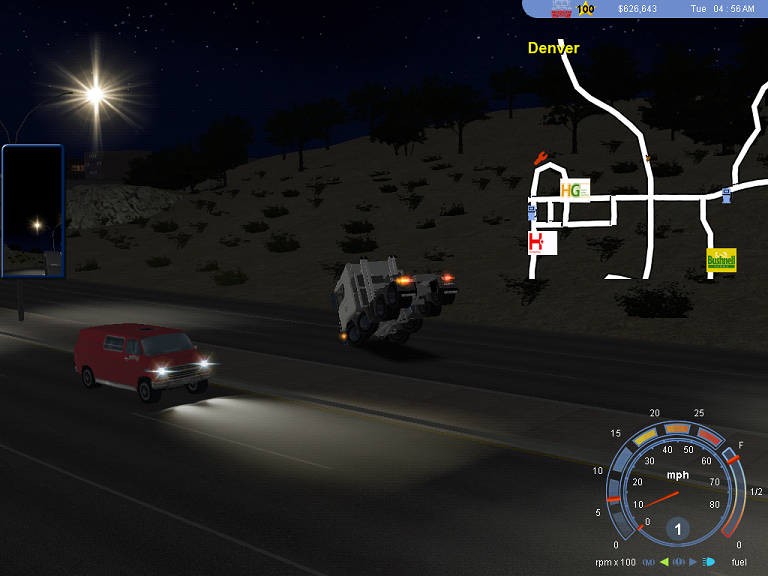Click the blue-framed rear-view mirror panel
This screenshot has height=576, width=768.
(33, 212)
